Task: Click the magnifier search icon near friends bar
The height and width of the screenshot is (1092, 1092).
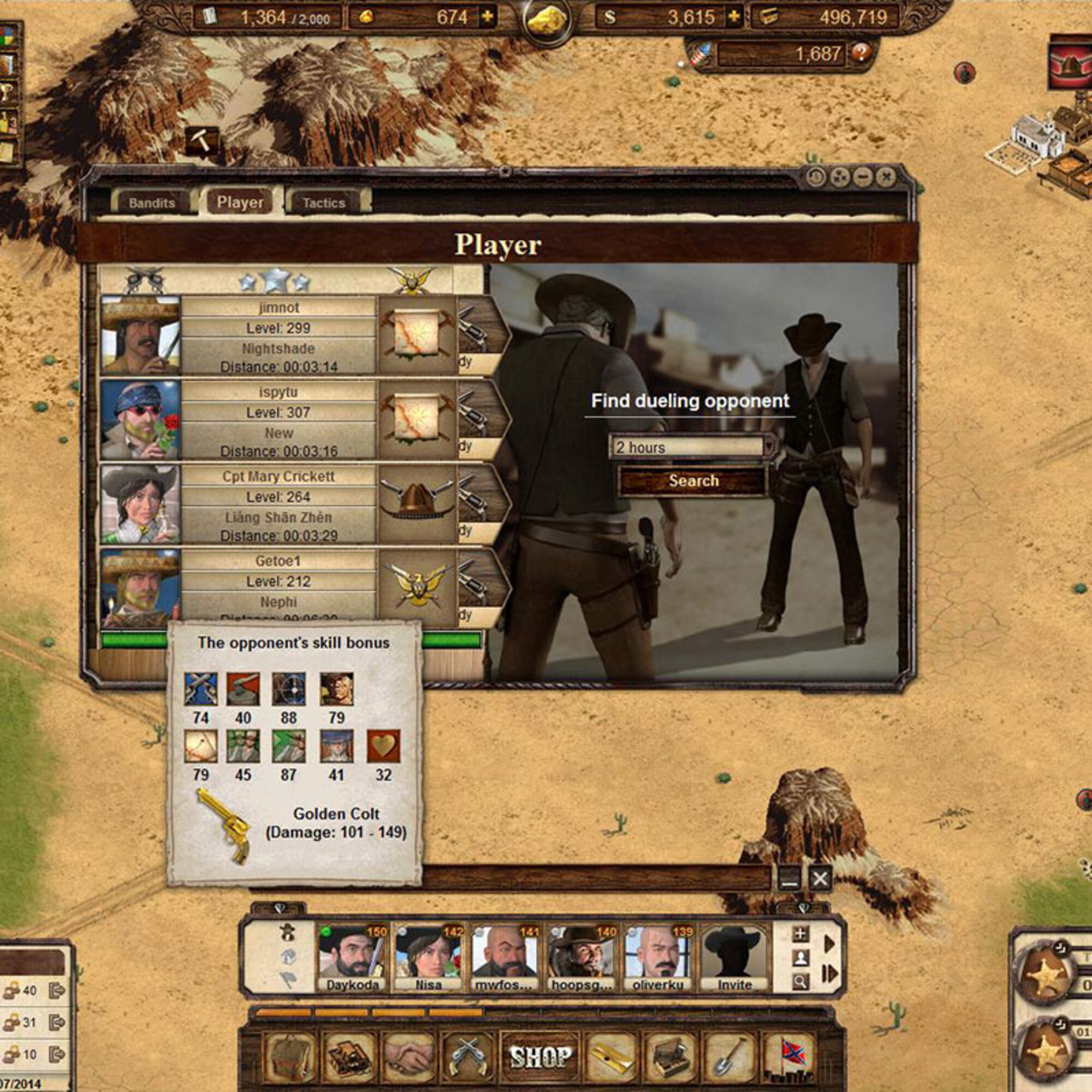Action: 800,982
